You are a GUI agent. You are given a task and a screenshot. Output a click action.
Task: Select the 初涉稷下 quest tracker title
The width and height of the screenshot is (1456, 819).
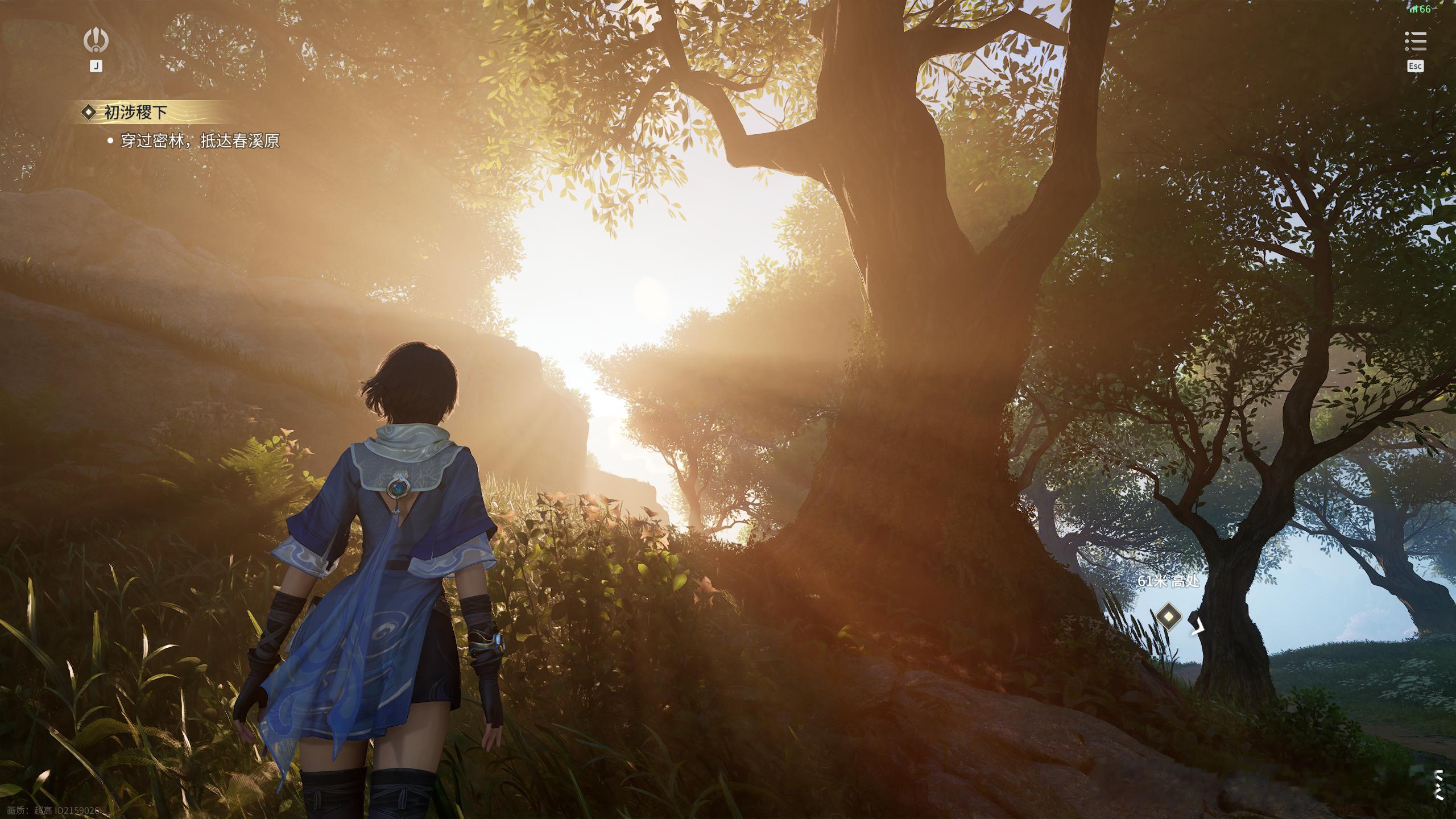click(x=135, y=113)
